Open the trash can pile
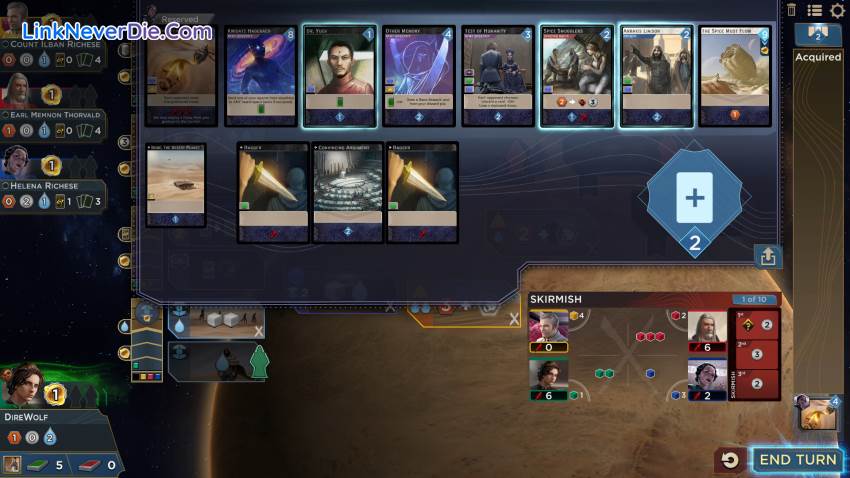Viewport: 850px width, 478px height. (x=792, y=10)
